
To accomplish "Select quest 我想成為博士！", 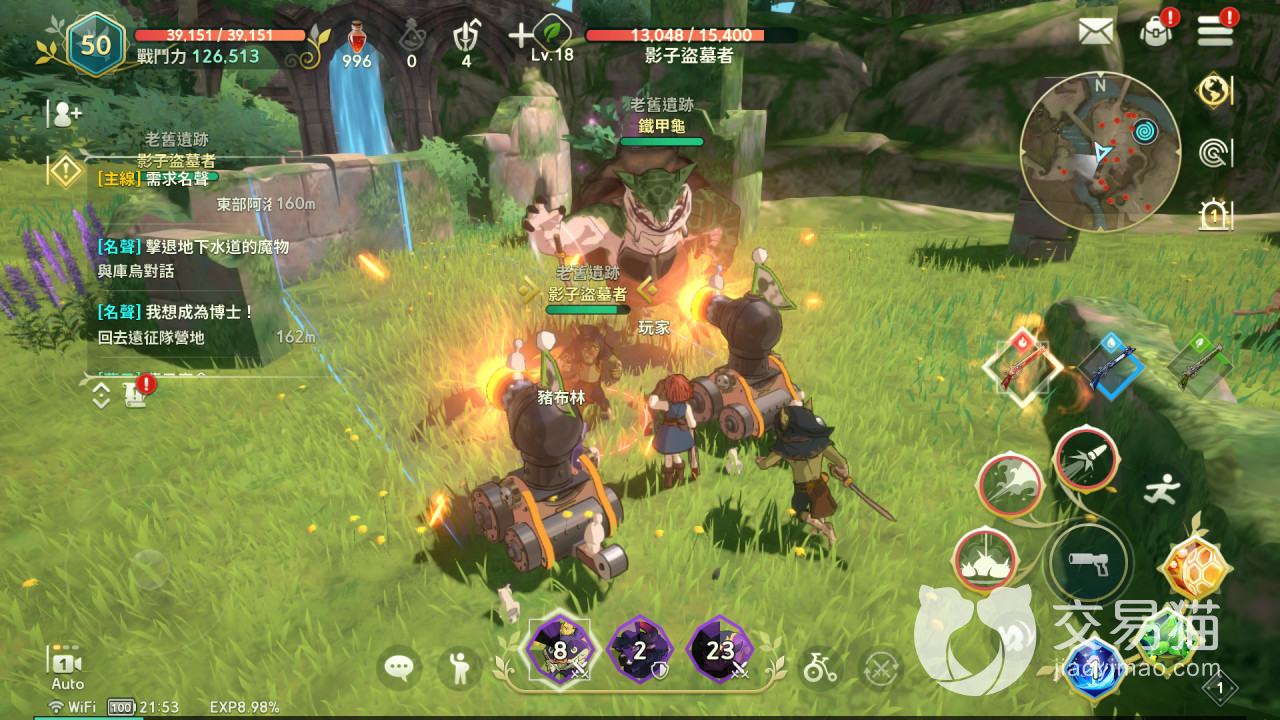I will 176,312.
